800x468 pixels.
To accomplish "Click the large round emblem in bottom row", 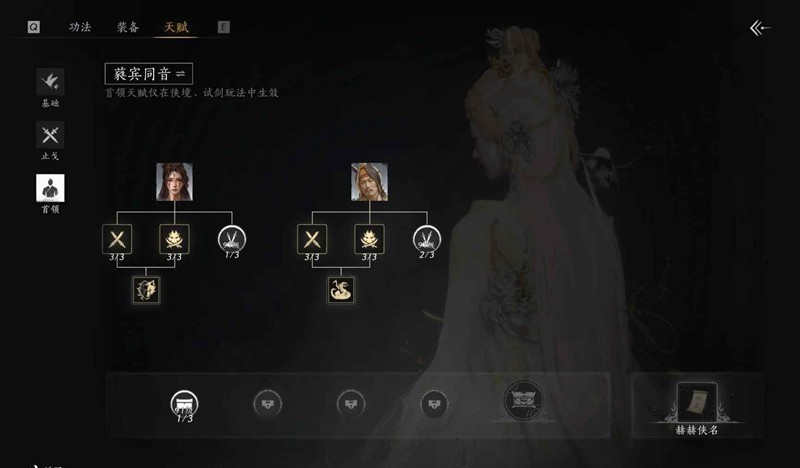I will pos(522,400).
